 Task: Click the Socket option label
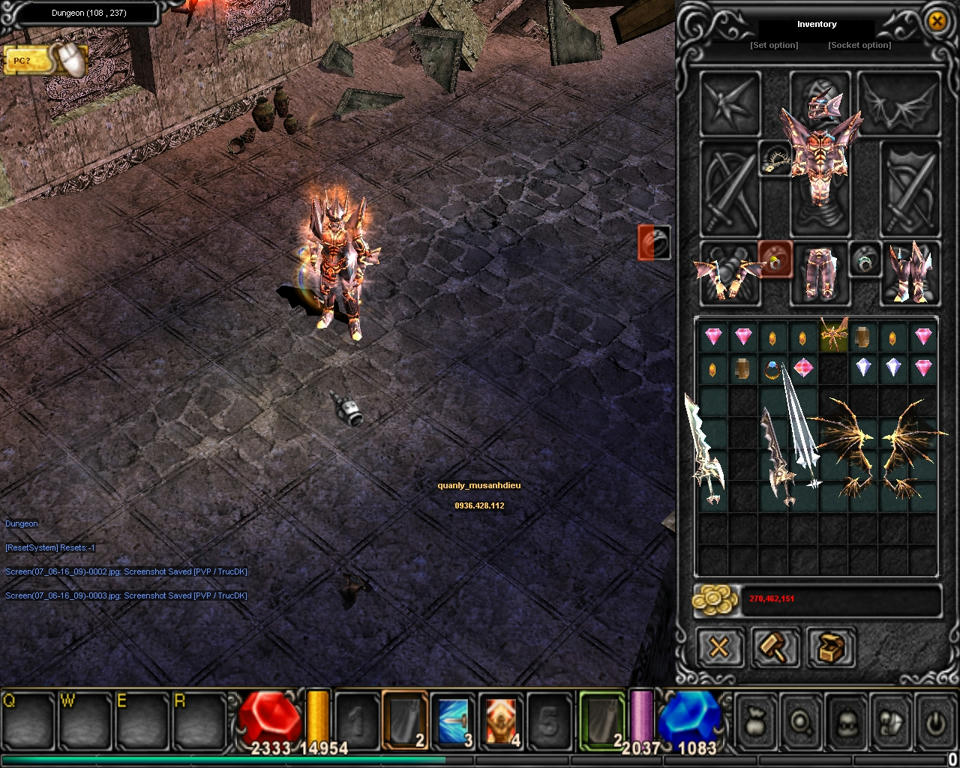pyautogui.click(x=859, y=45)
